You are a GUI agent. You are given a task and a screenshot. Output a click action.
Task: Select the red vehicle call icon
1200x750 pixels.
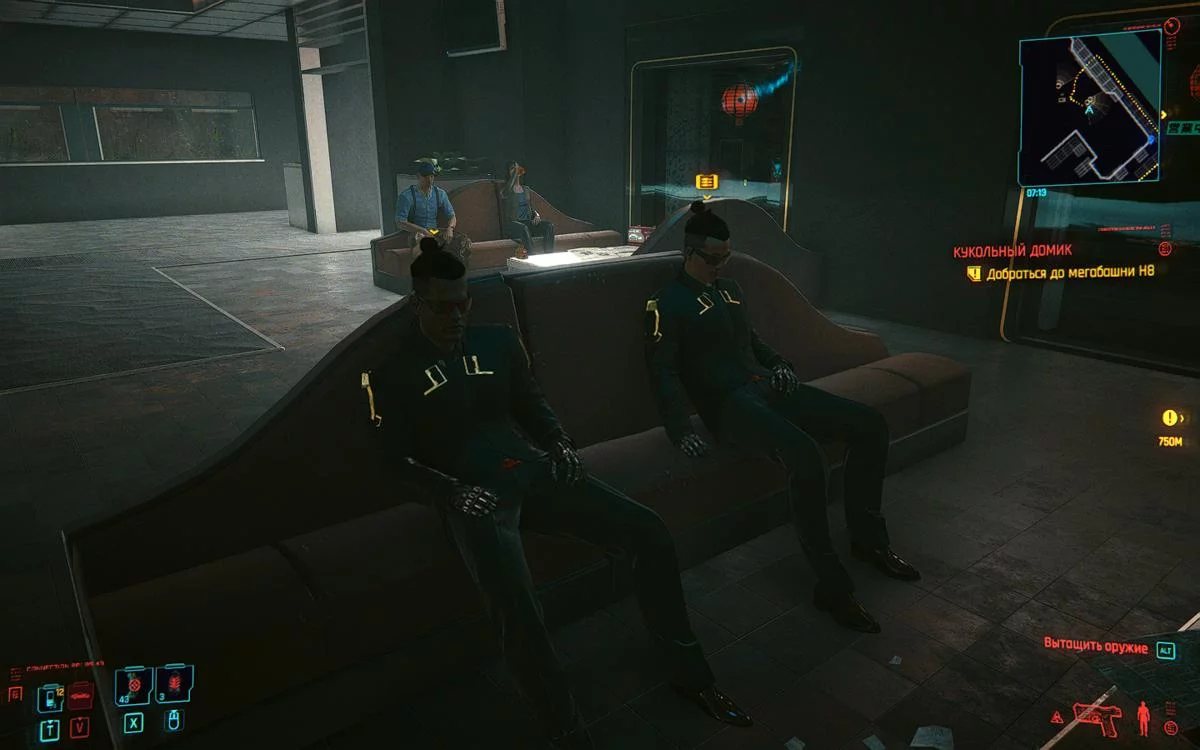(x=80, y=693)
